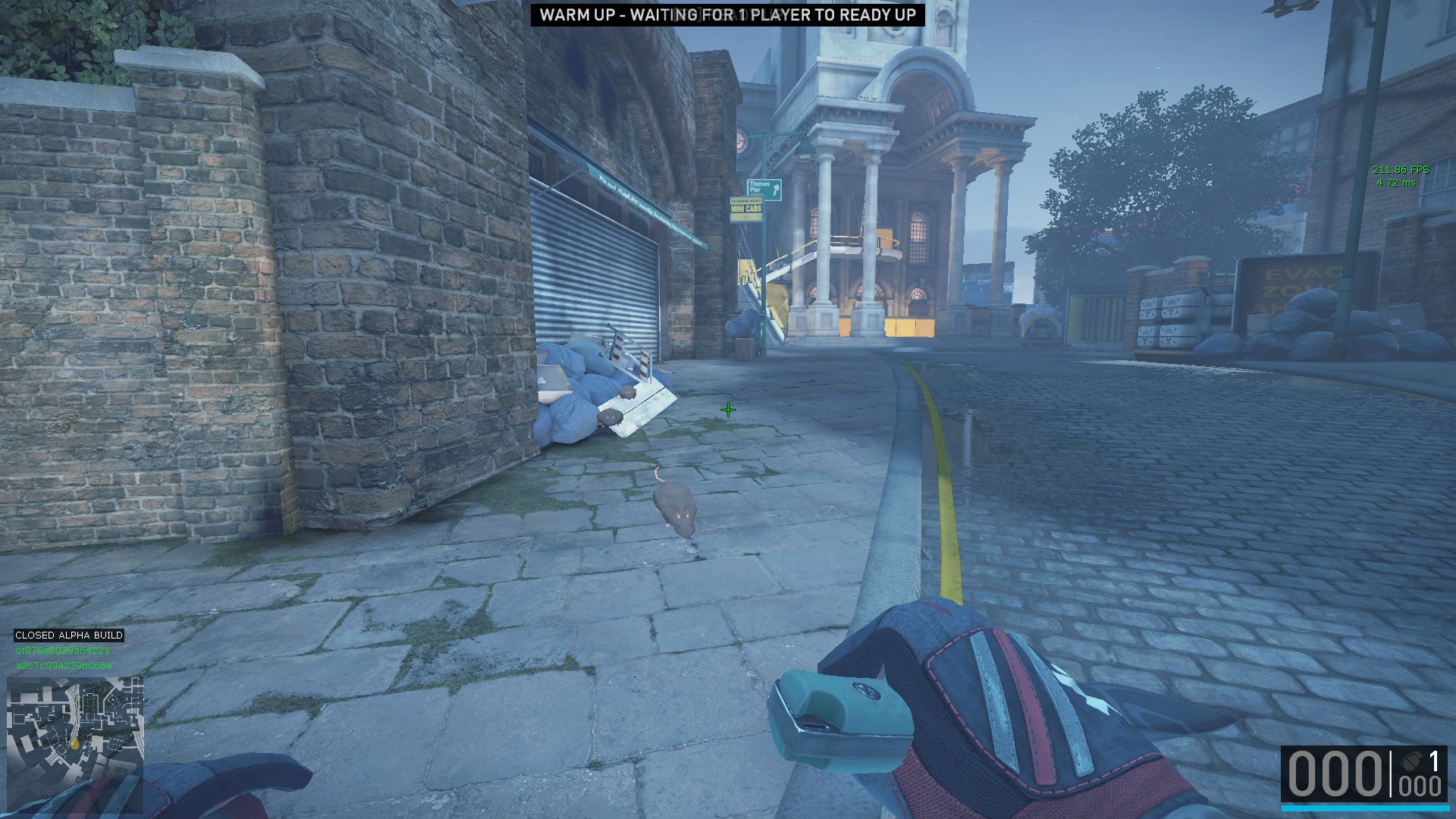Click the minimap in the corner

(x=75, y=744)
